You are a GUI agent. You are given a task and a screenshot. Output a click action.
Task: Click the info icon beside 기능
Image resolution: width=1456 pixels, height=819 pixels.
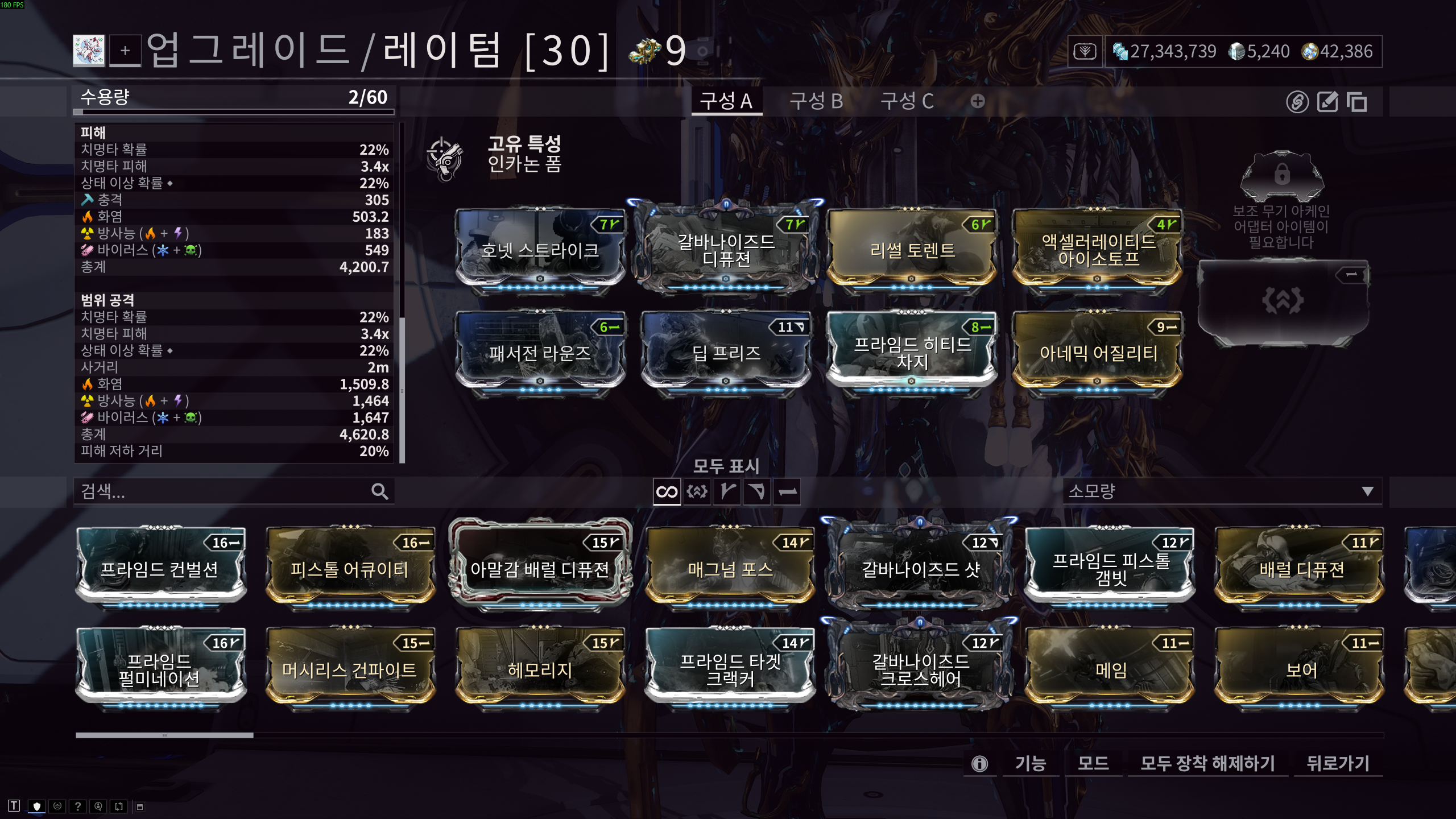point(979,763)
